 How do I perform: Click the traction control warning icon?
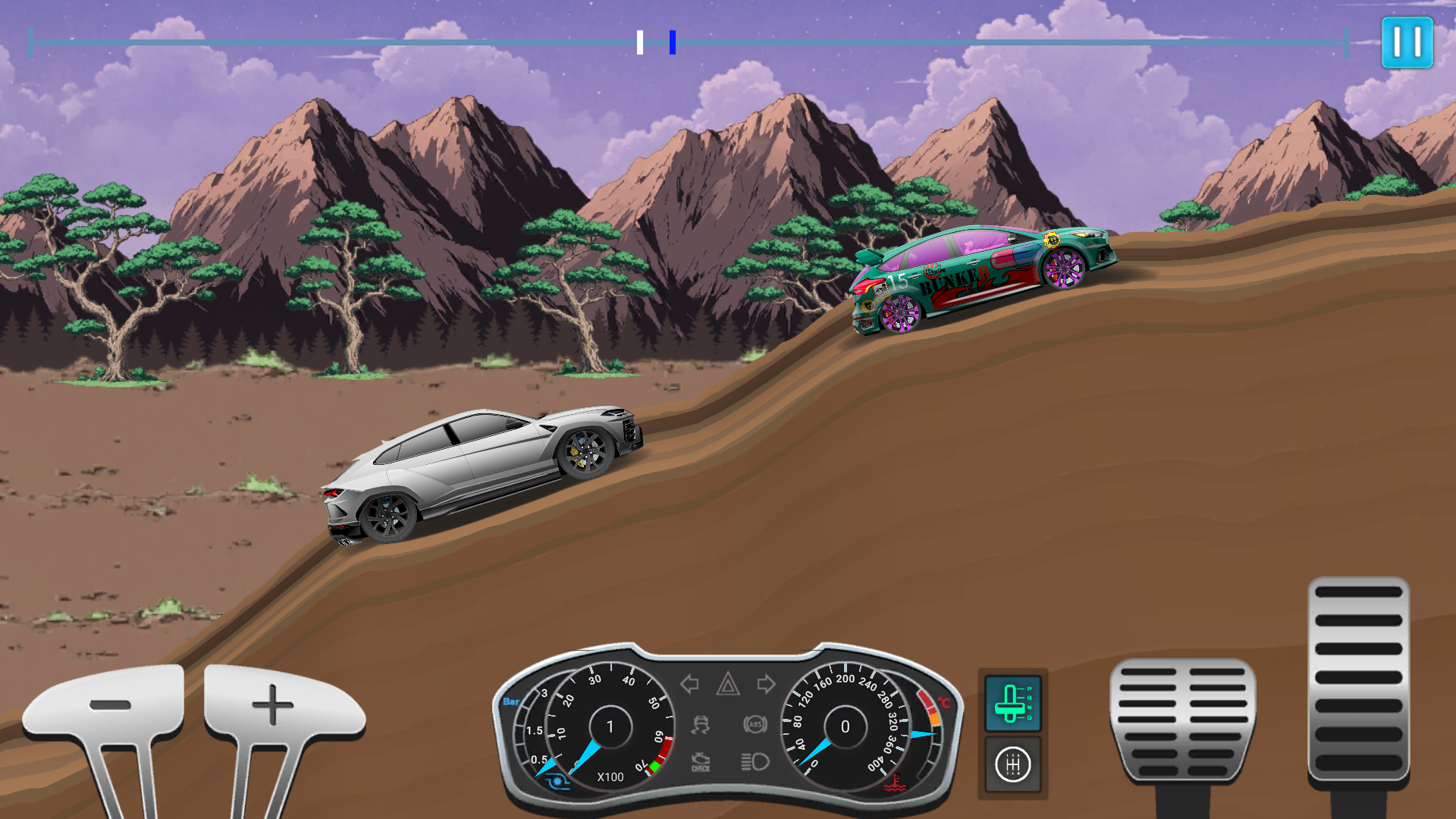click(x=701, y=724)
